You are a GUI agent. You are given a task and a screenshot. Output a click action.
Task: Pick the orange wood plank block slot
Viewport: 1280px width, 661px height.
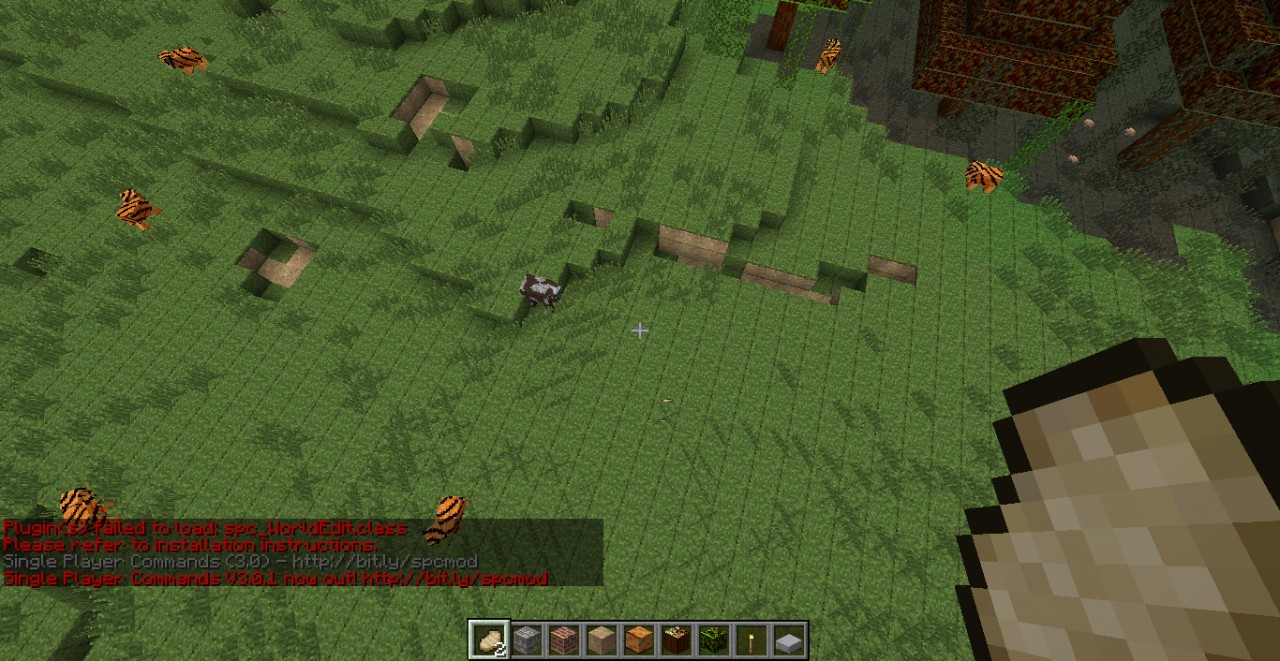(x=639, y=639)
